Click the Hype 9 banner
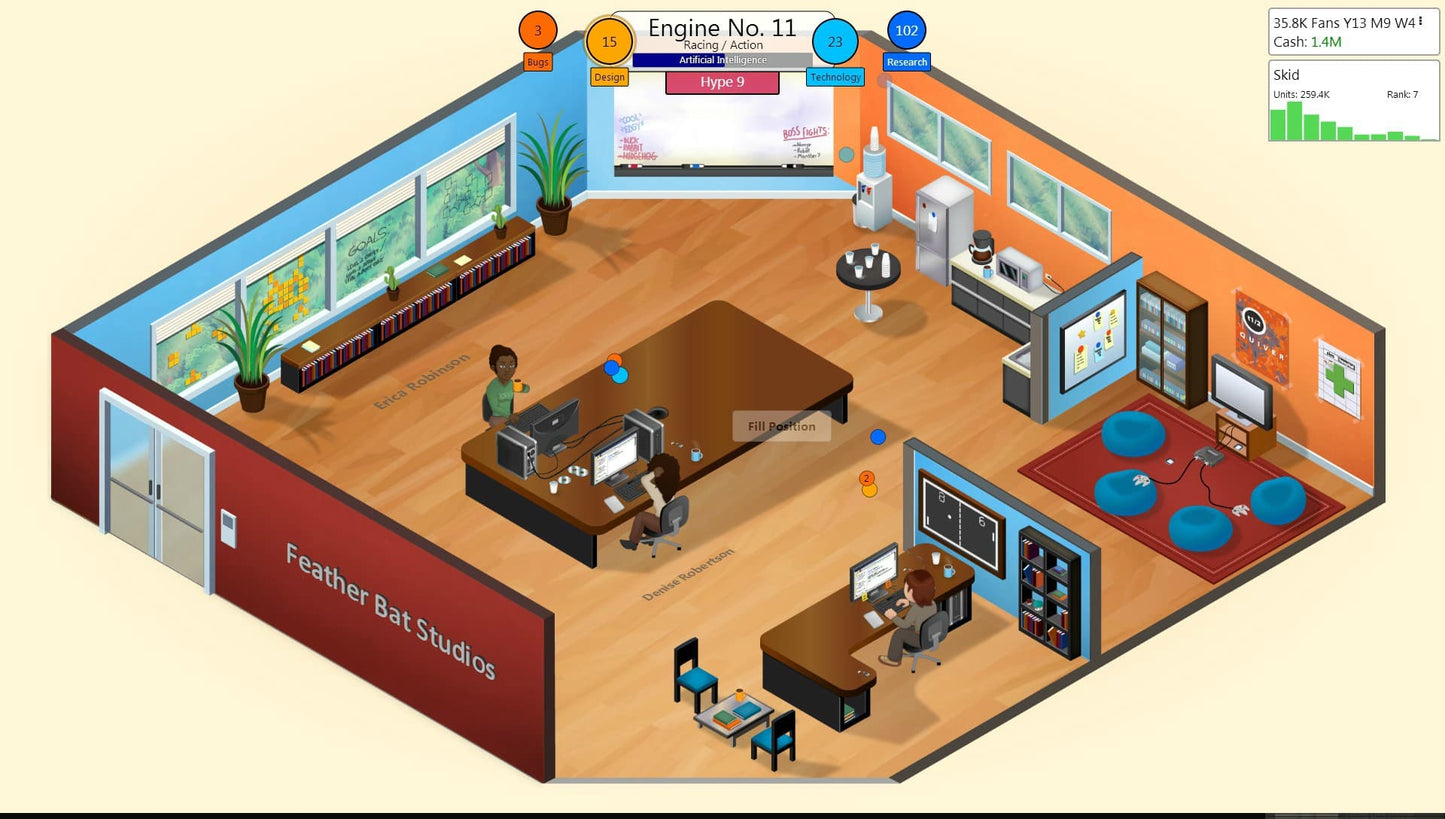 (x=723, y=82)
